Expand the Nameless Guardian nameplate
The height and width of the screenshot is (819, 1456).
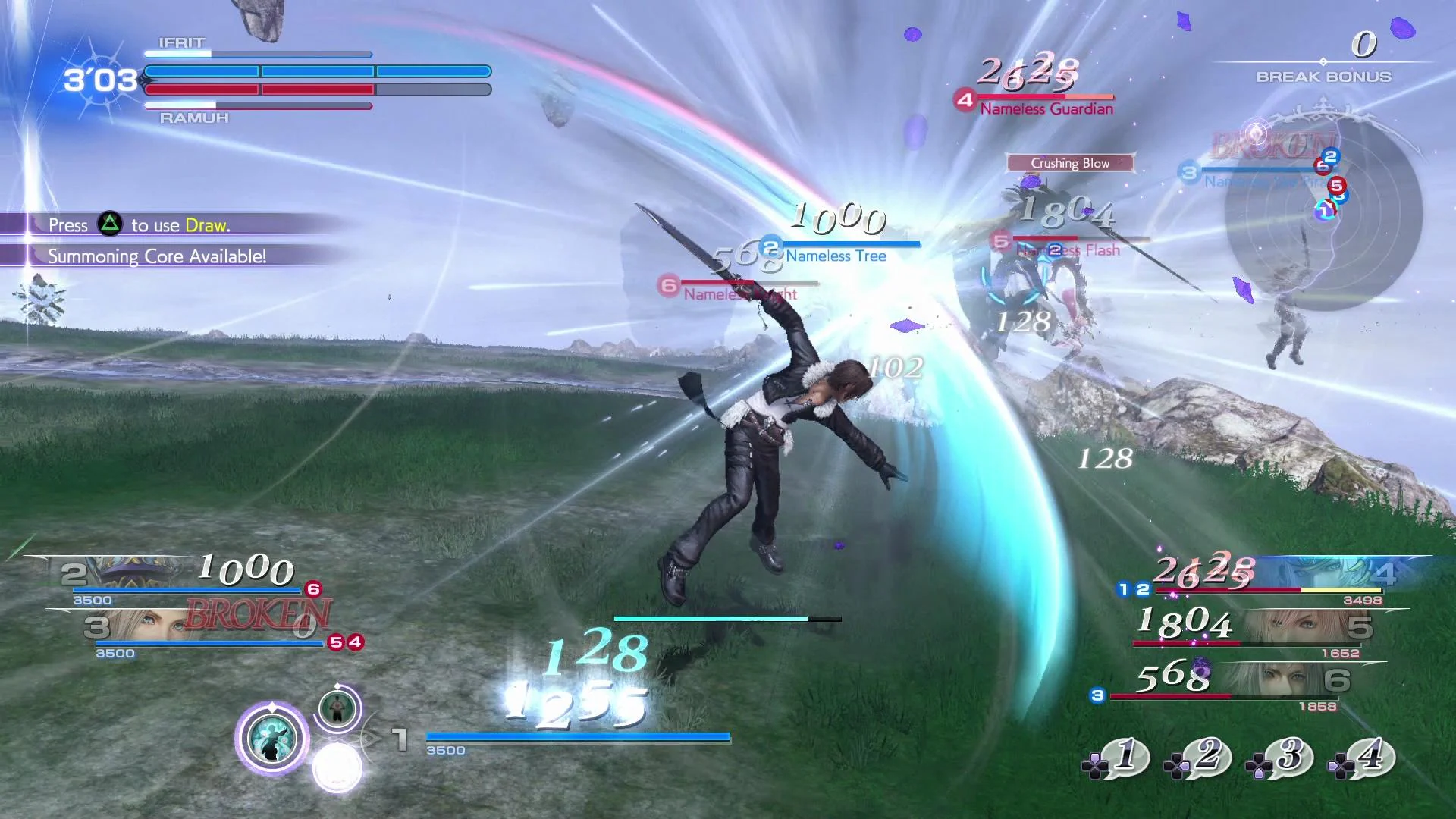coord(1045,108)
